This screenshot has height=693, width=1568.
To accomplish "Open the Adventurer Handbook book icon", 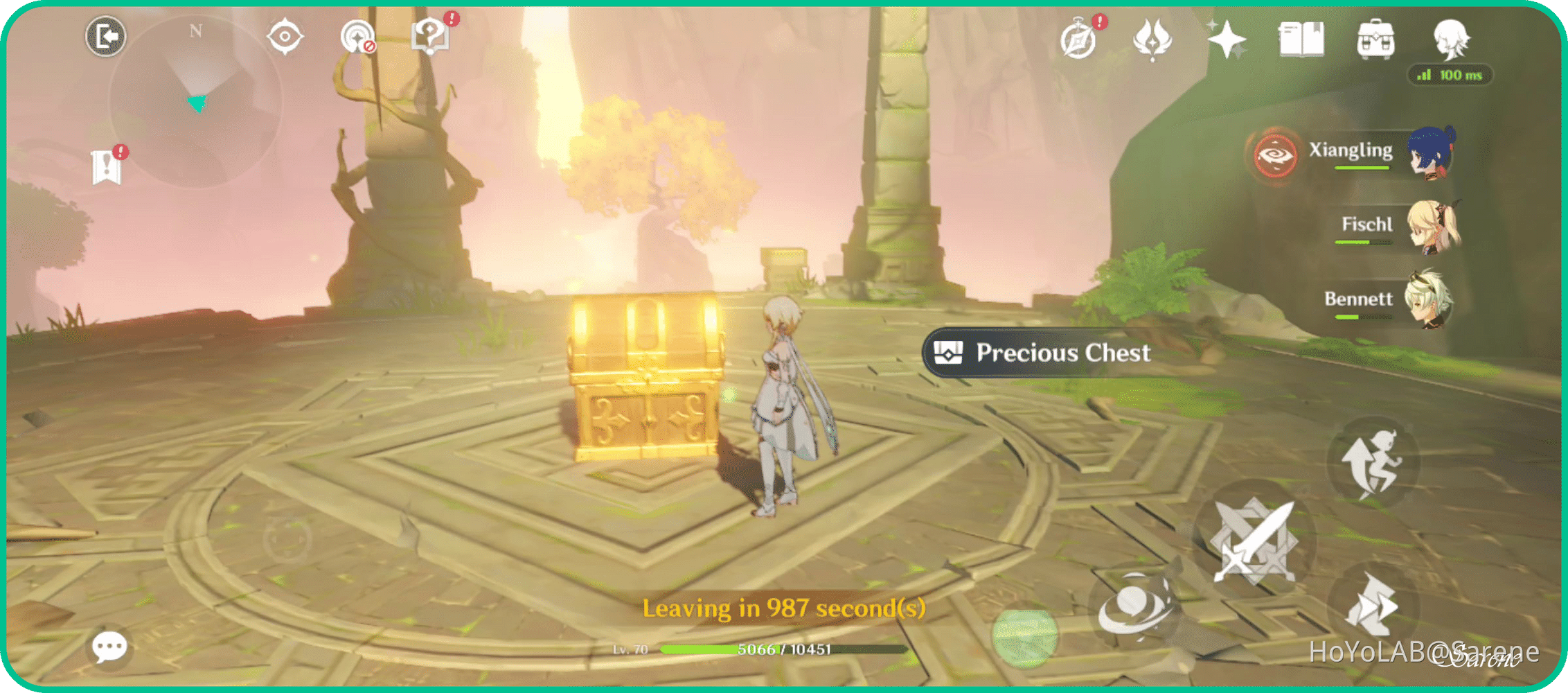I will click(x=1301, y=40).
